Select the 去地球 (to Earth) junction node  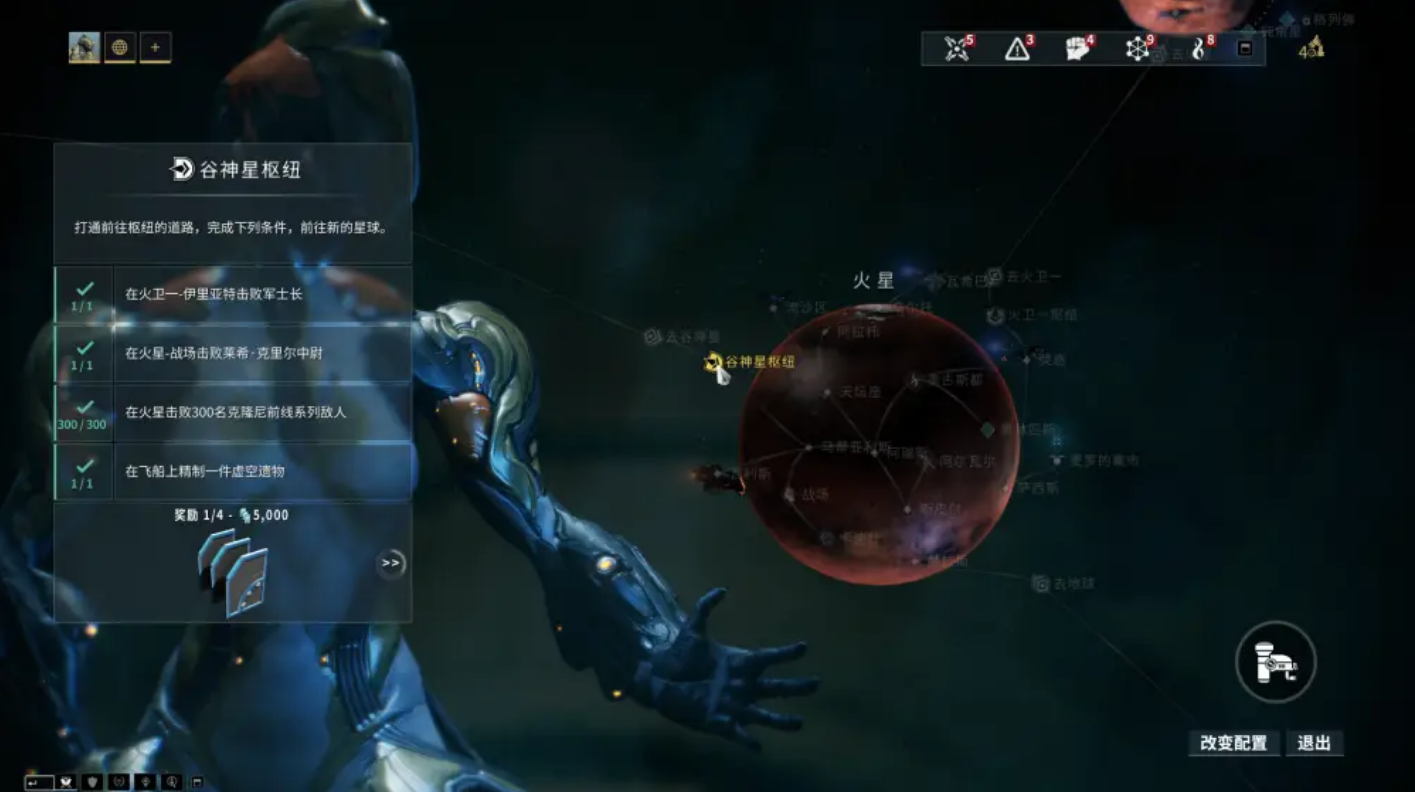pos(1041,583)
